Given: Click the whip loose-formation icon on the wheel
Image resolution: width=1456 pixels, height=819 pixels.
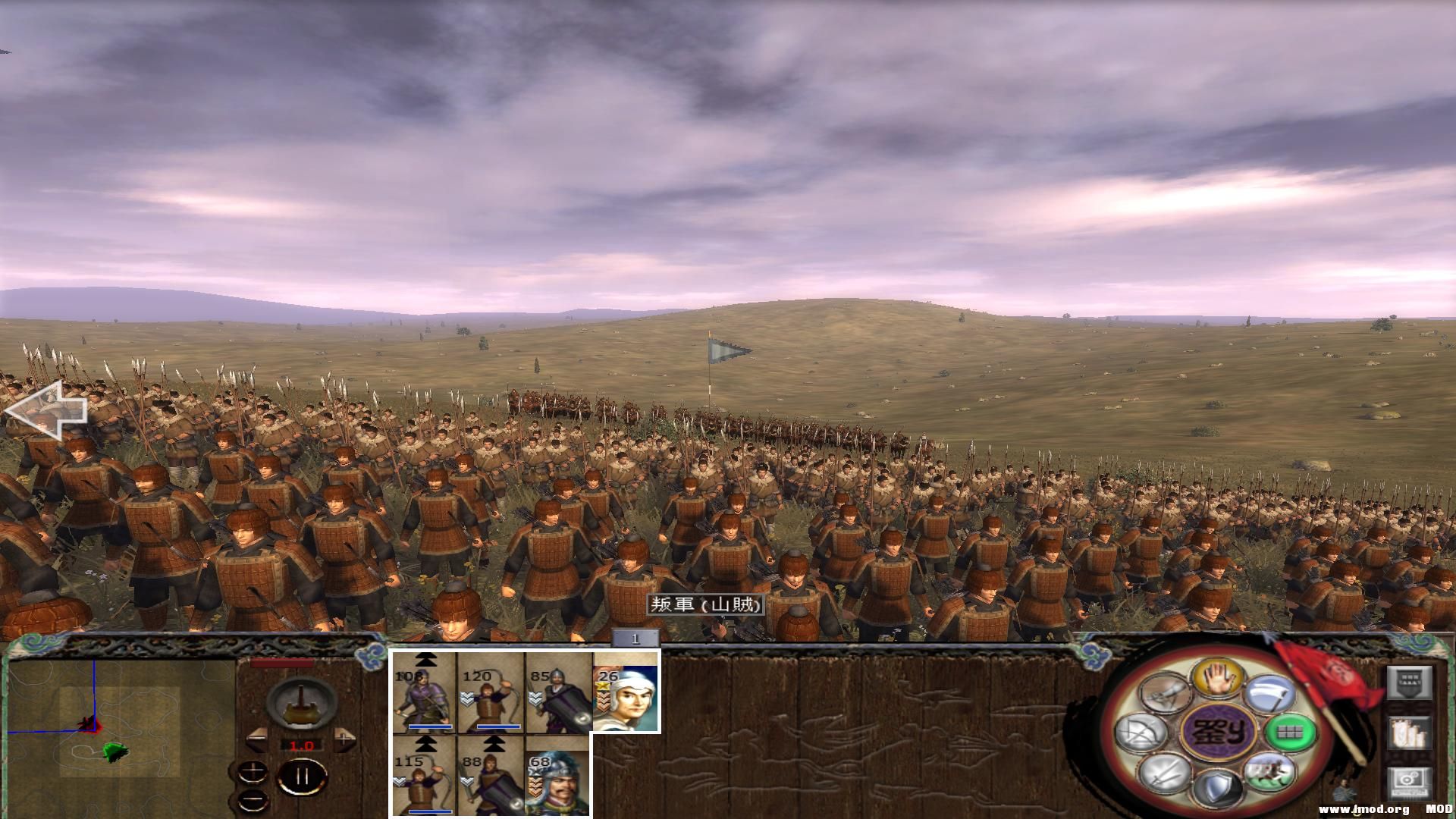Looking at the screenshot, I should (1164, 694).
